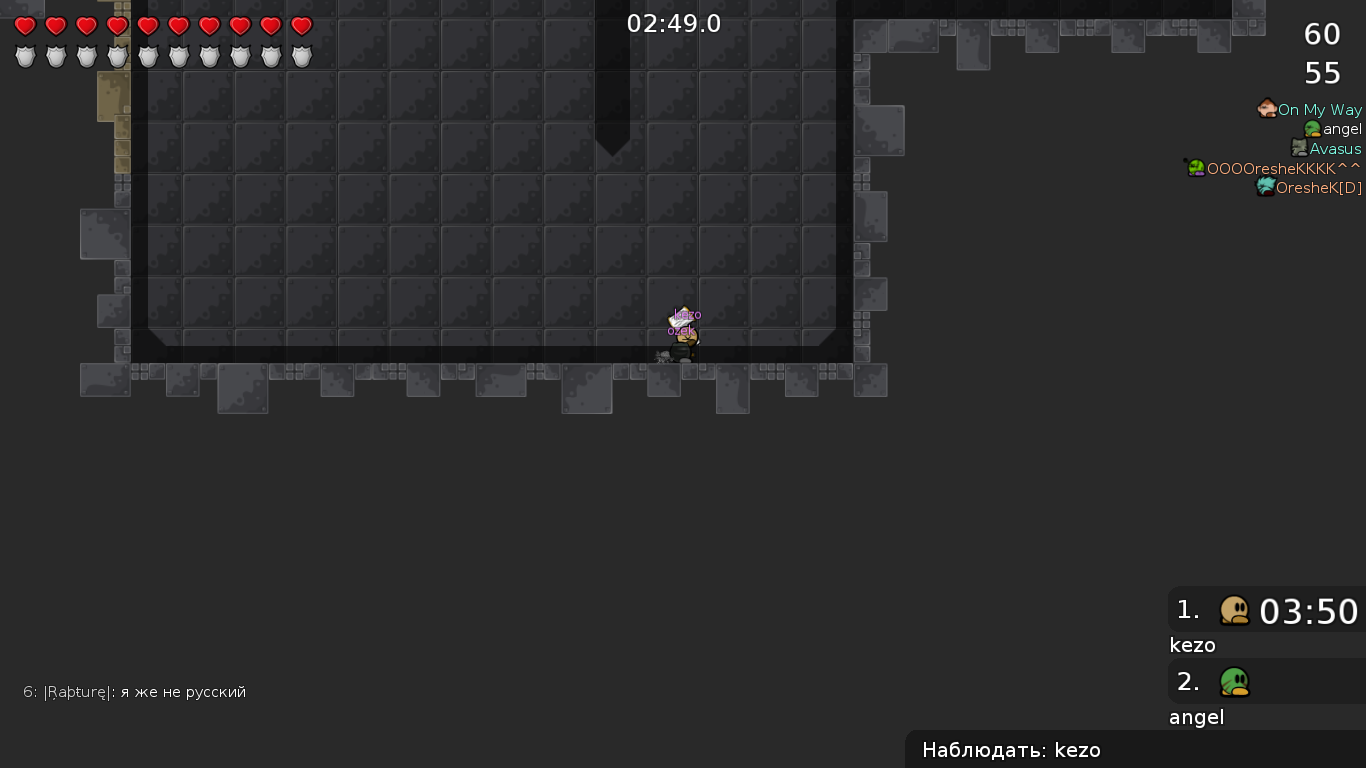Screen dimensions: 1366x768
Task: Click angel's green tee avatar in the feed
Action: tap(1310, 128)
